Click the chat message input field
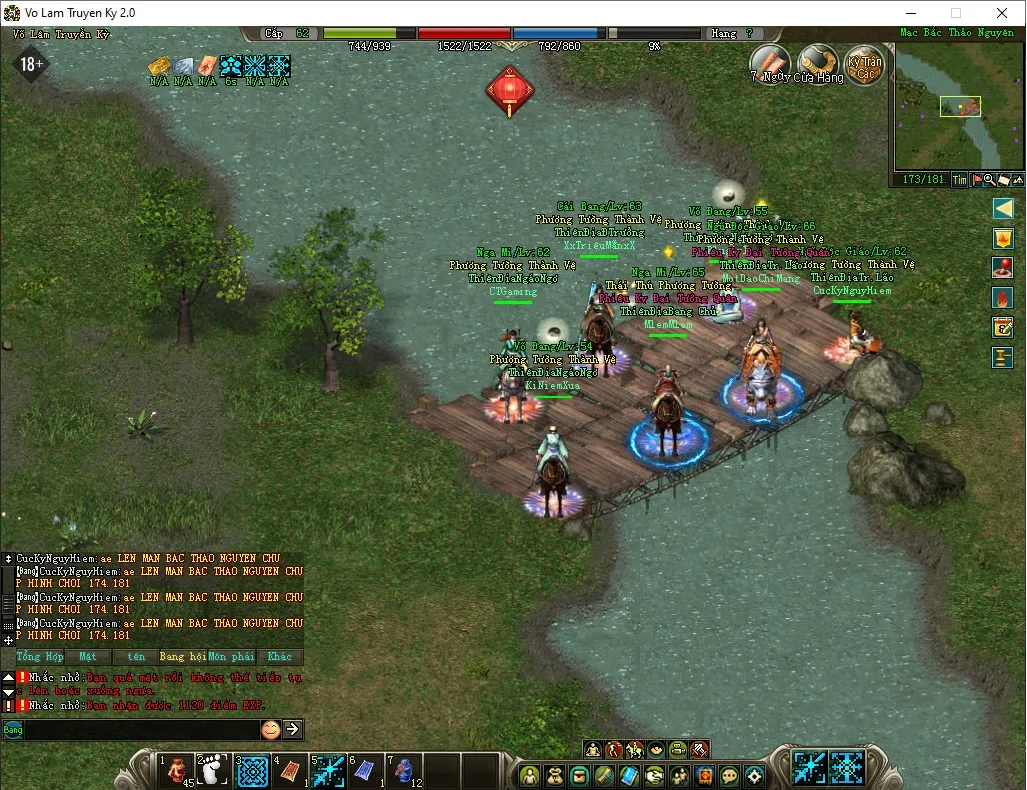Image resolution: width=1027 pixels, height=790 pixels. coord(140,730)
